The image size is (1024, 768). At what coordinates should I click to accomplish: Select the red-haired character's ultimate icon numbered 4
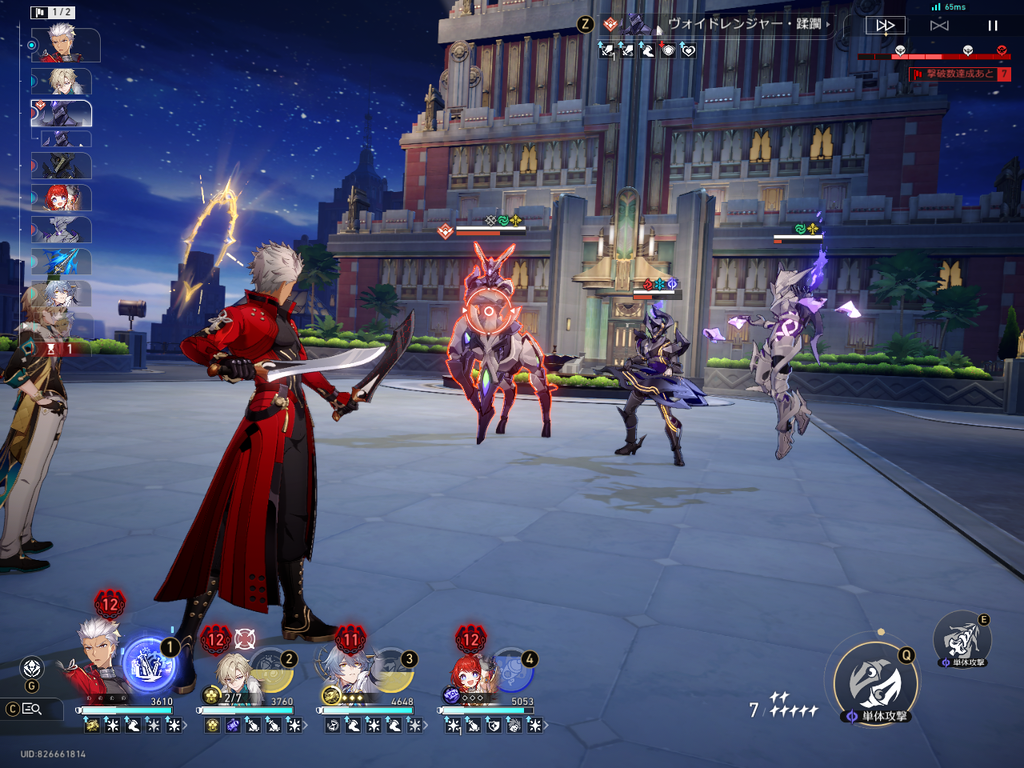click(x=512, y=670)
